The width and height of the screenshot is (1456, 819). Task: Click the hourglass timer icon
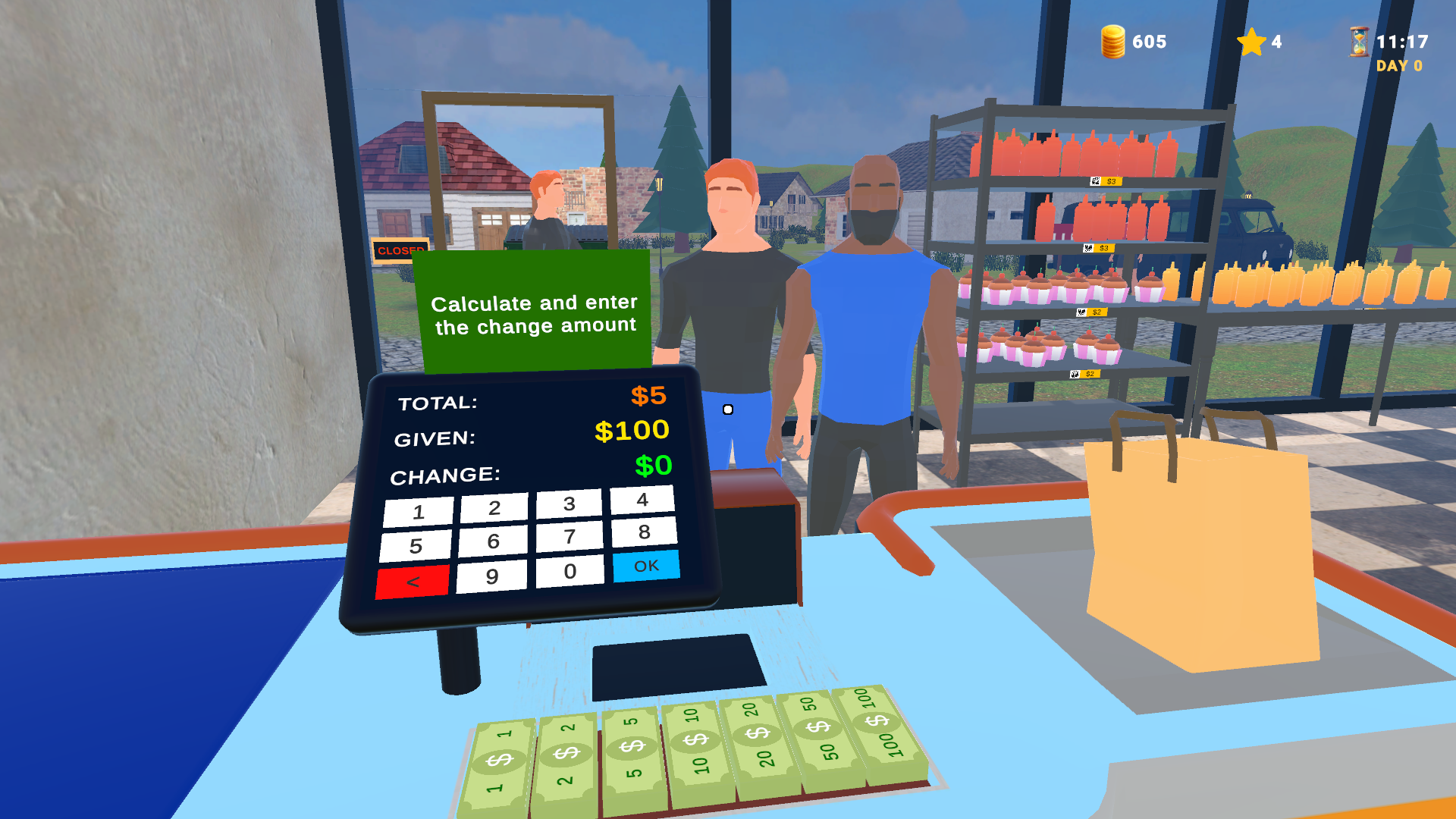[x=1357, y=42]
